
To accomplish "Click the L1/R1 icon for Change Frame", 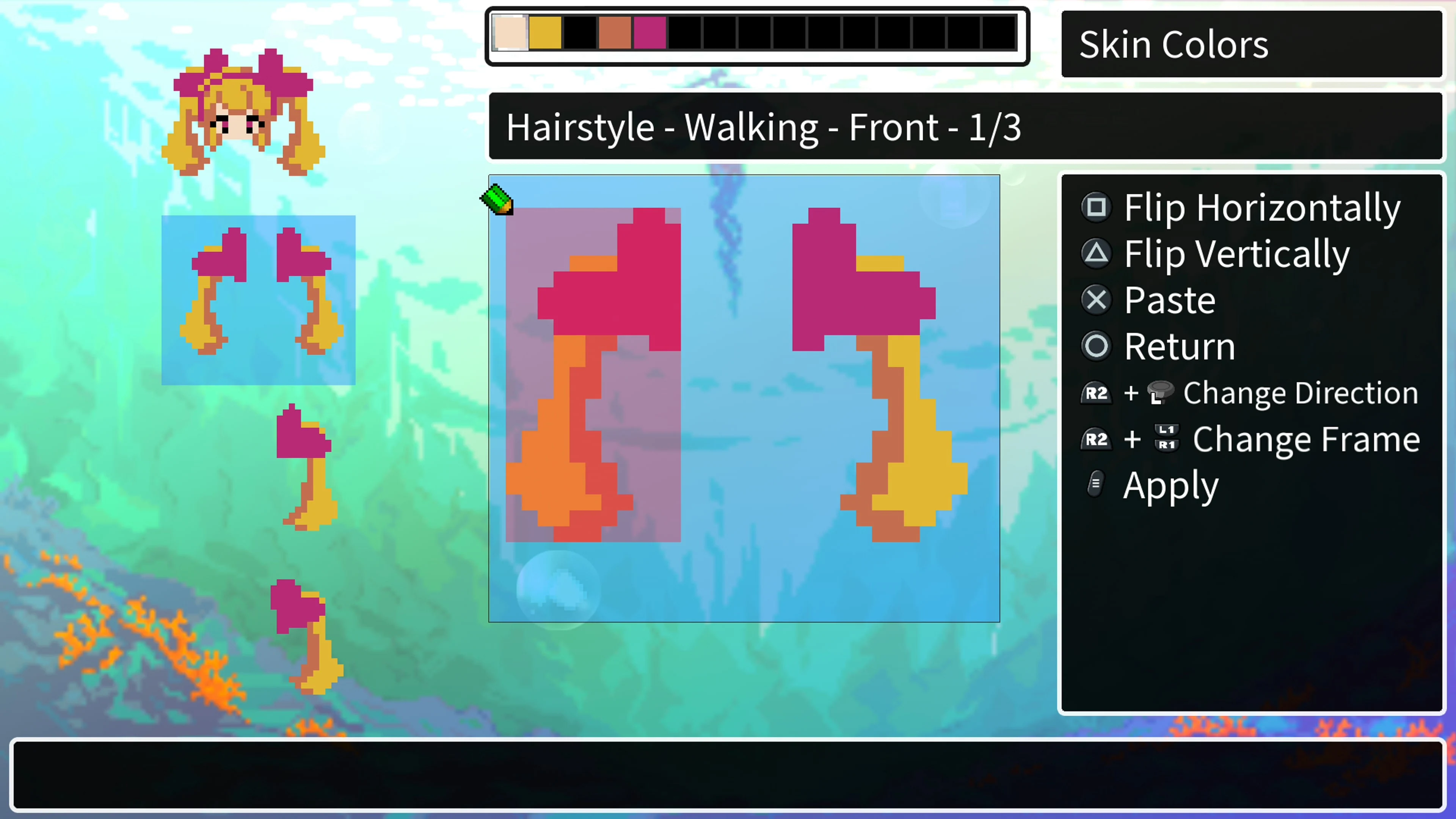I will [x=1167, y=439].
